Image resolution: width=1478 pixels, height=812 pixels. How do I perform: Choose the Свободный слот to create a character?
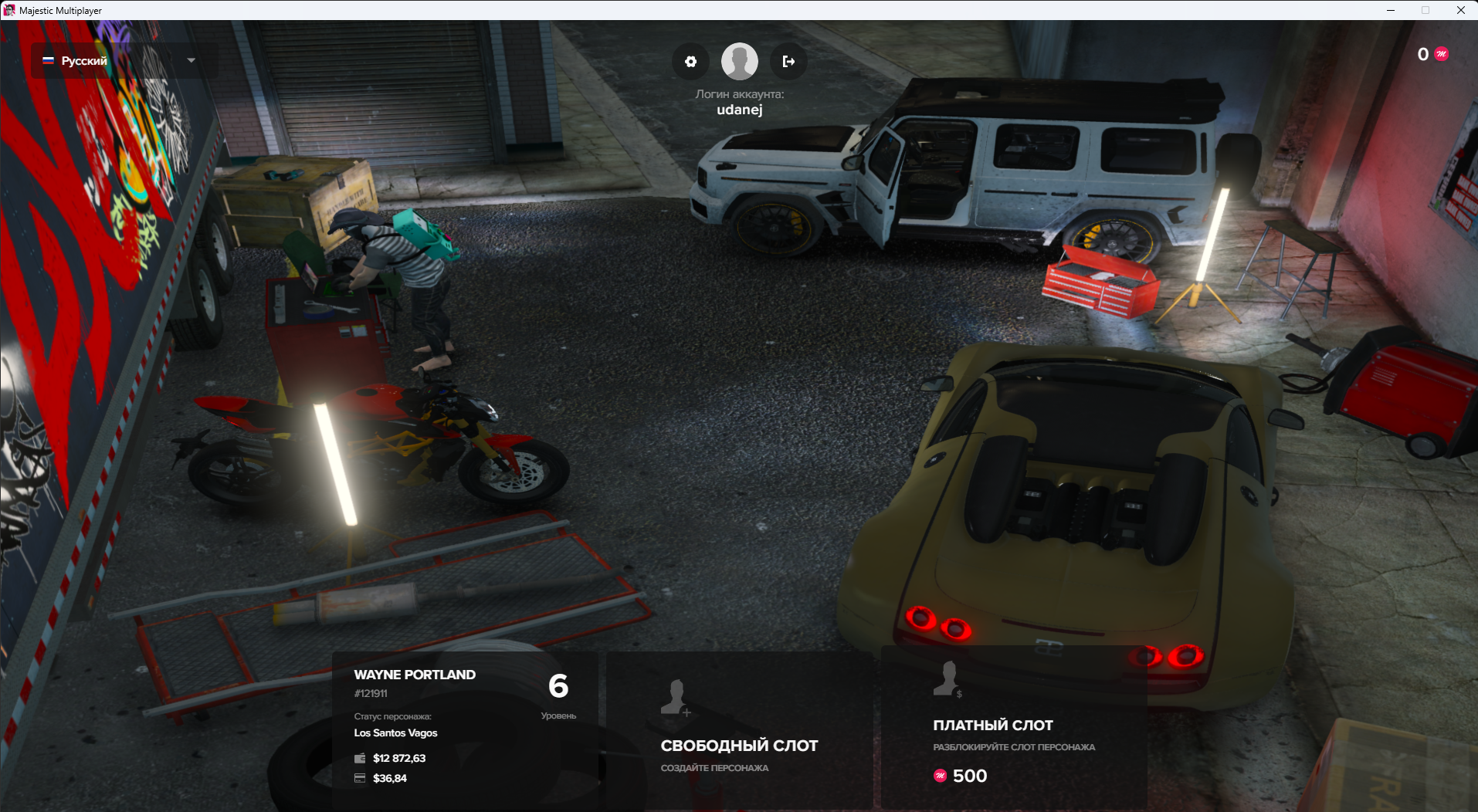pos(739,729)
